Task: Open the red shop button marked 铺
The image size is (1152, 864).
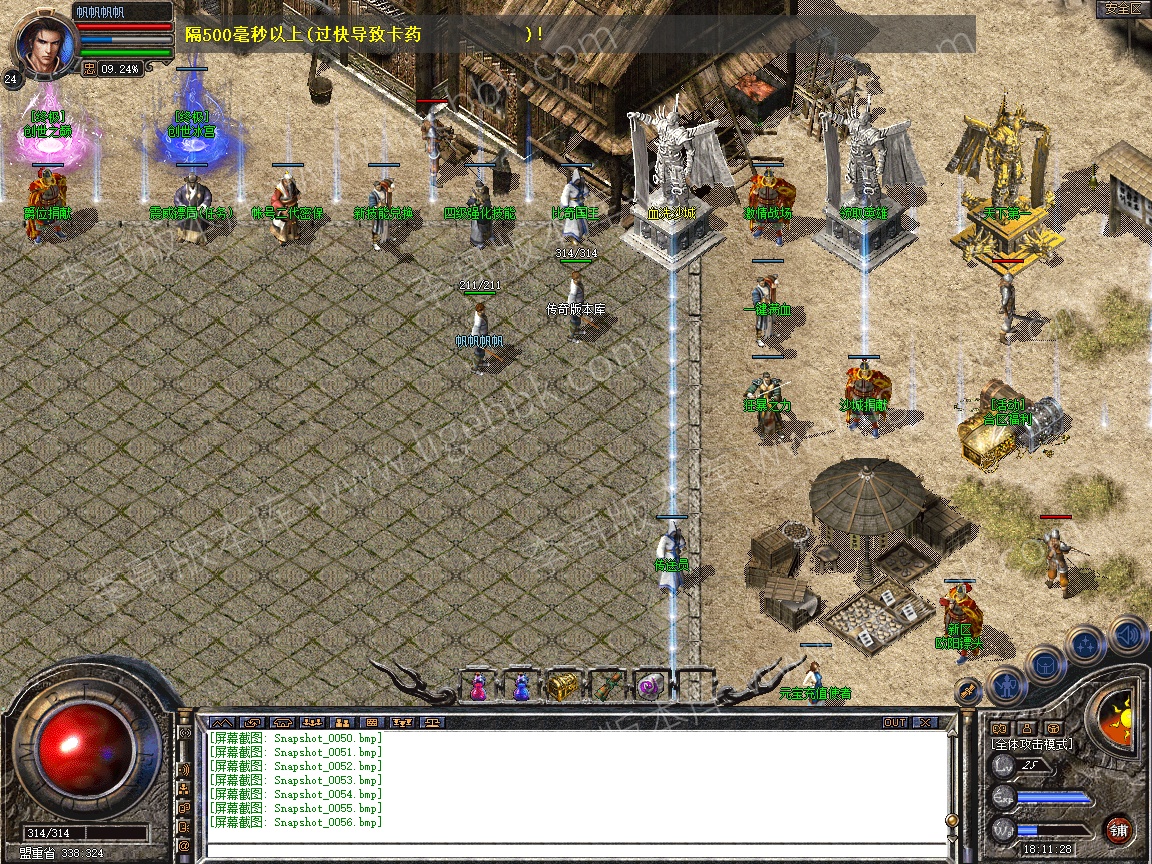Action: click(1118, 829)
